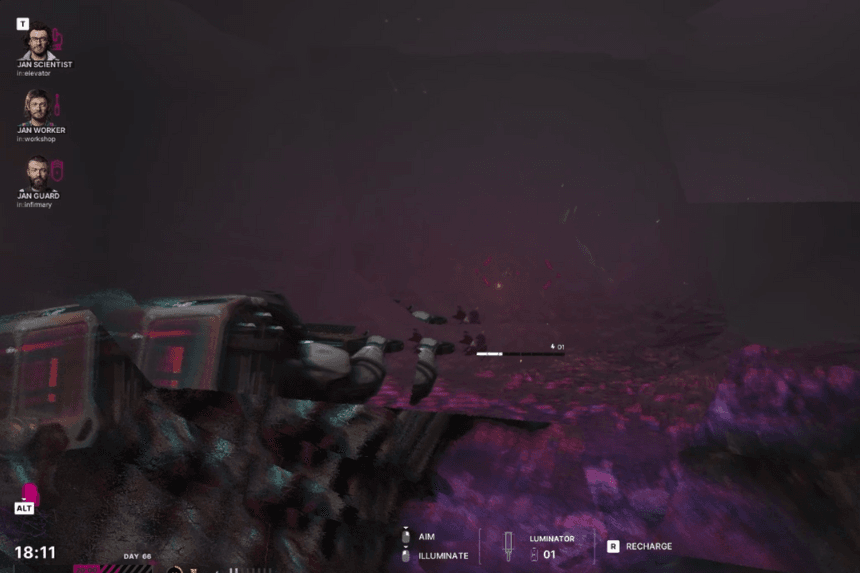
Task: Select the Jan Scientist portrait
Action: click(38, 42)
